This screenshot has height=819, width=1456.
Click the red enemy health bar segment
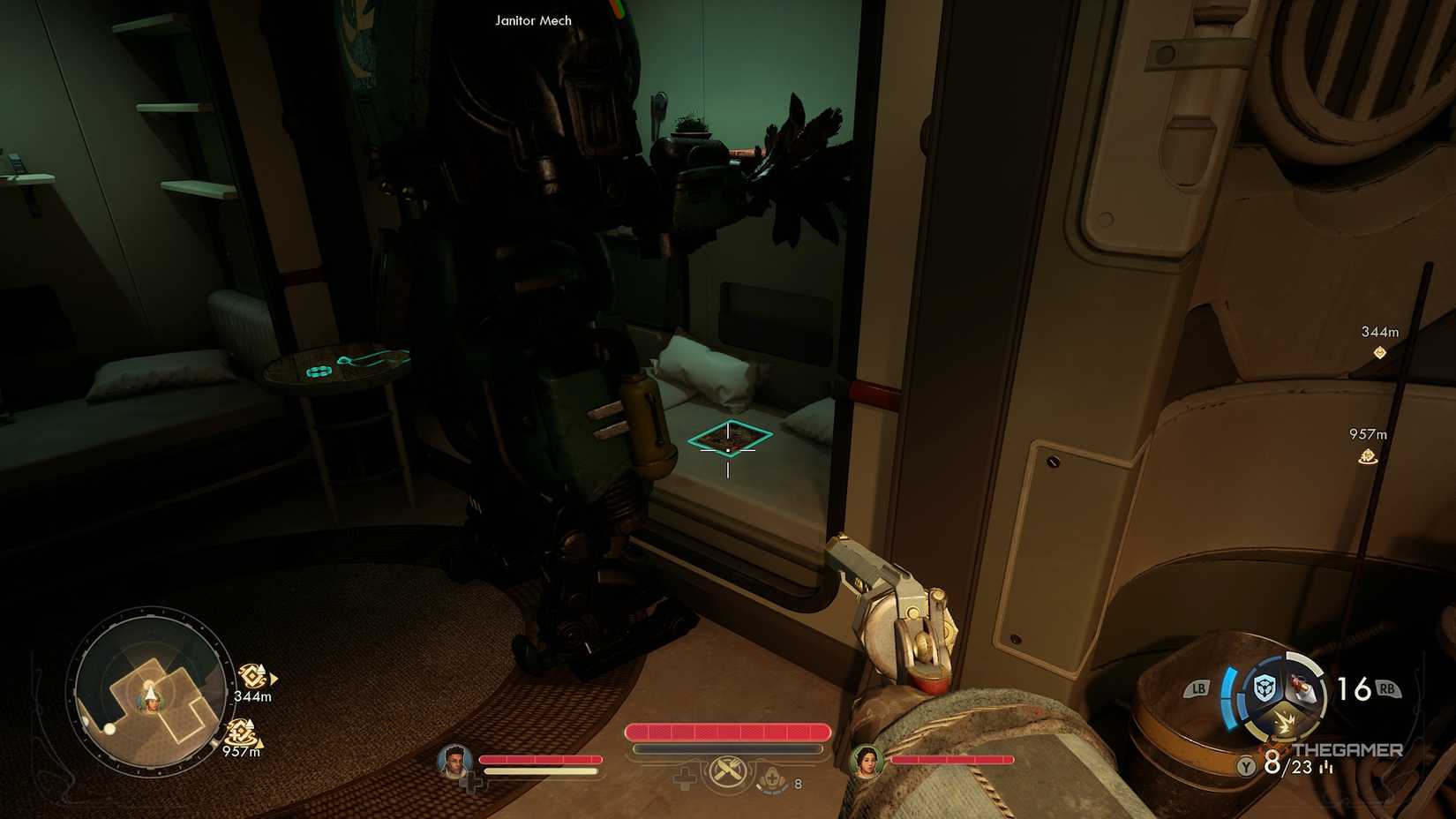click(x=726, y=732)
